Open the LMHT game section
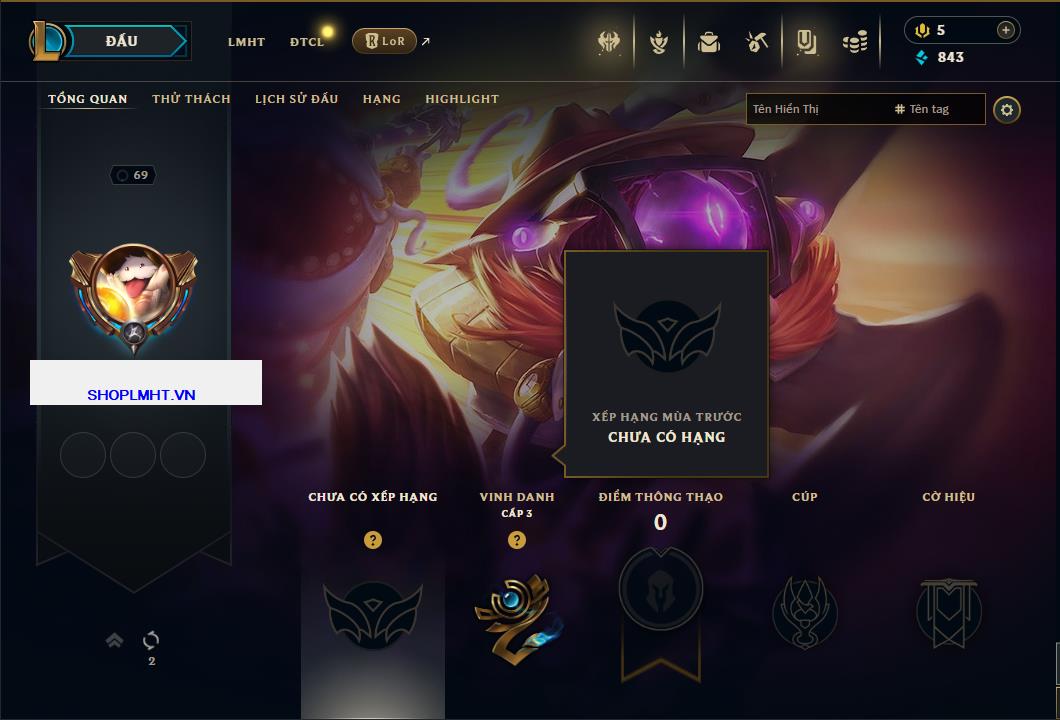This screenshot has width=1060, height=720. tap(246, 42)
